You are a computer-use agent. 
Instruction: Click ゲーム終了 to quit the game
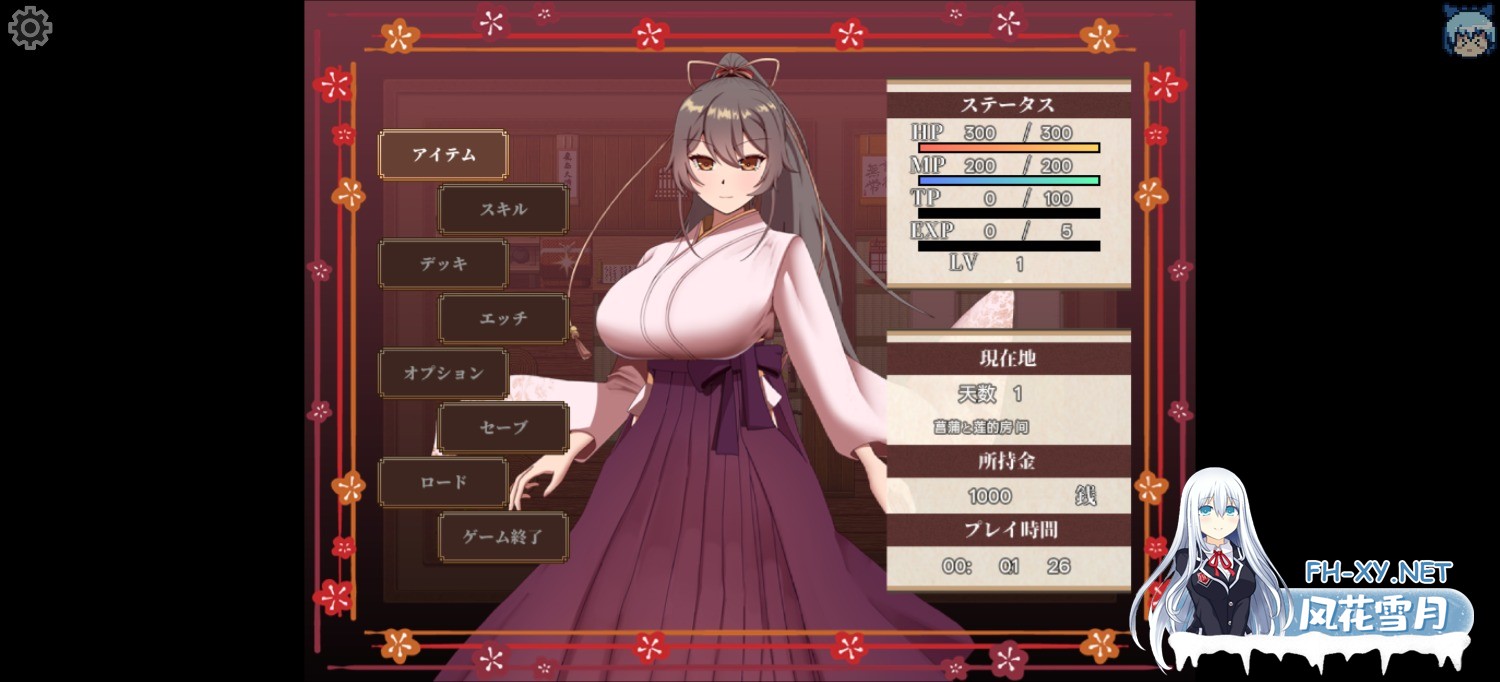coord(503,537)
